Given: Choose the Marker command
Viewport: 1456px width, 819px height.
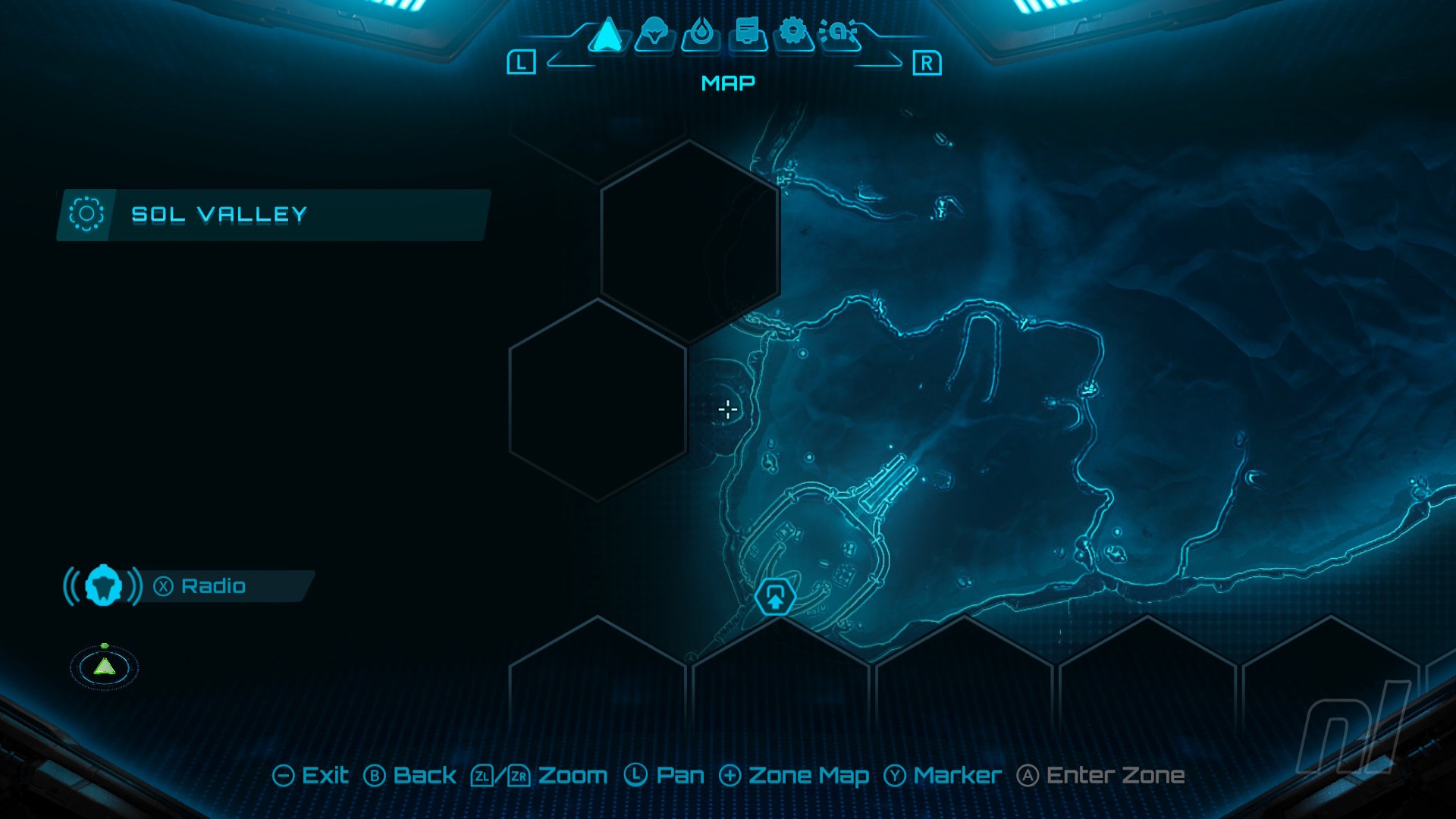Looking at the screenshot, I should click(x=945, y=776).
